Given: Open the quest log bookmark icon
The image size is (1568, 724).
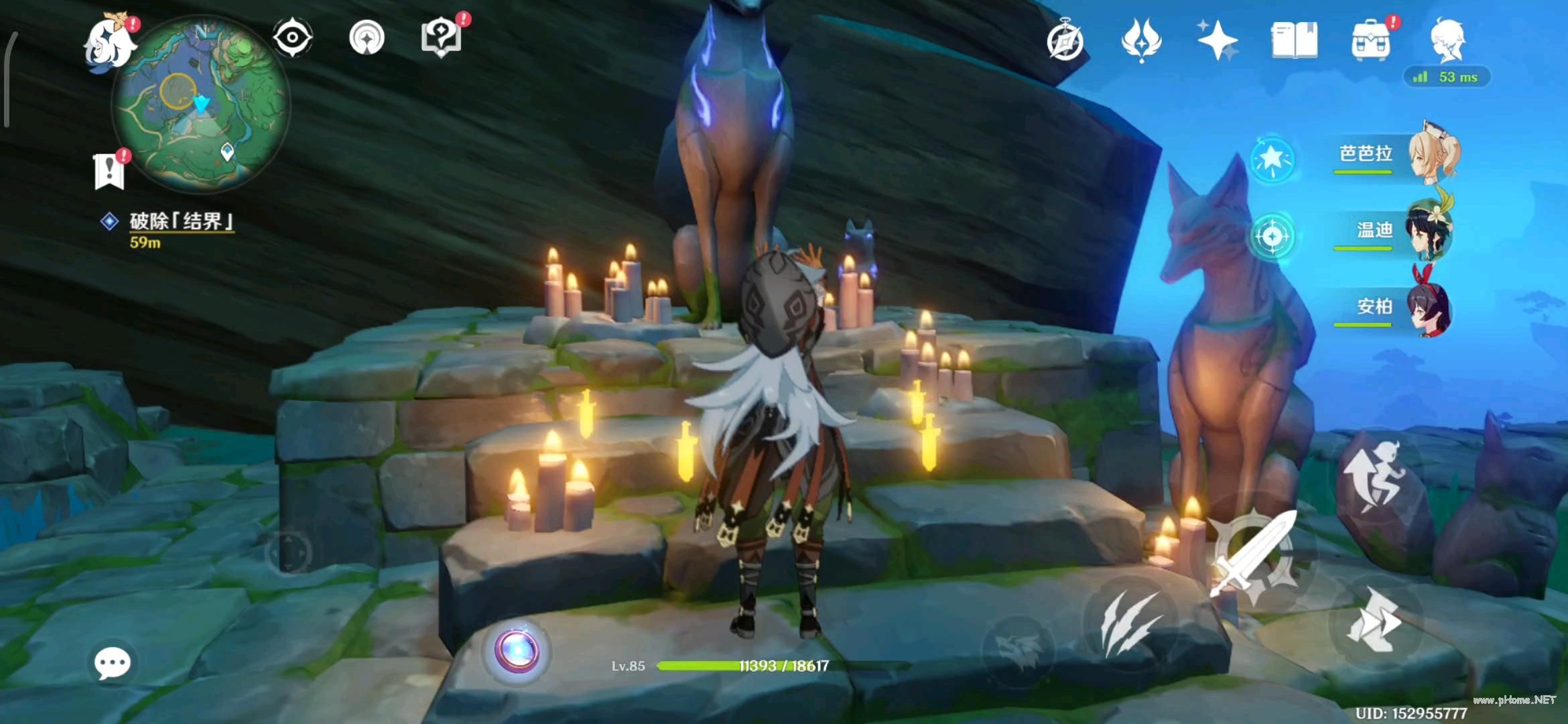Looking at the screenshot, I should [x=109, y=172].
